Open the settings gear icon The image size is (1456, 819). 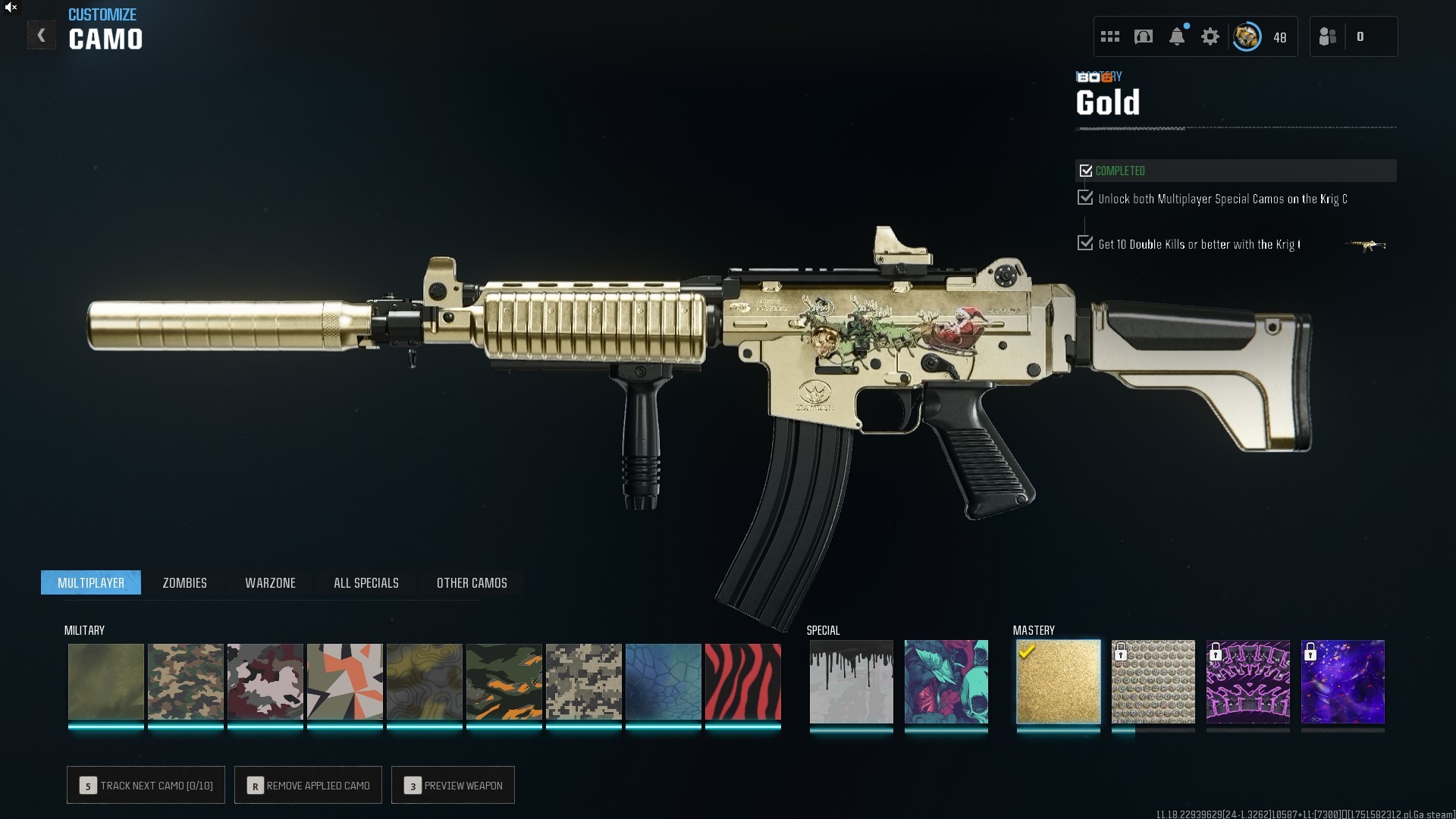tap(1210, 36)
